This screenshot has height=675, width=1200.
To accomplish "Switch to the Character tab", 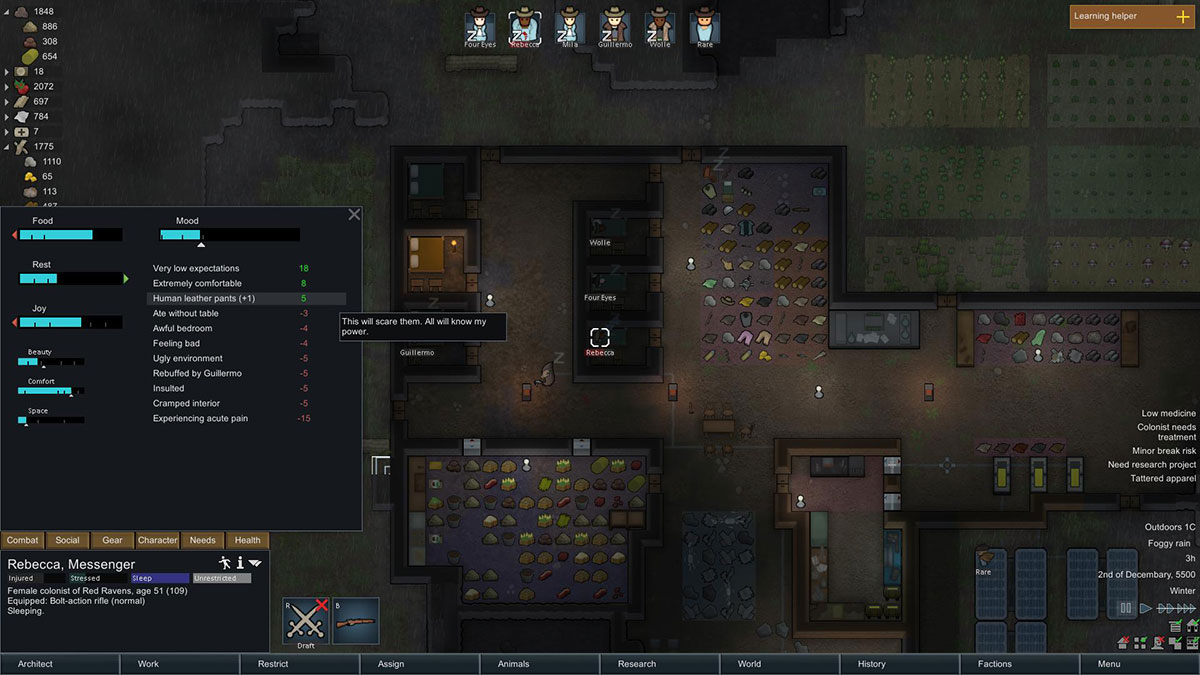I will pos(158,540).
